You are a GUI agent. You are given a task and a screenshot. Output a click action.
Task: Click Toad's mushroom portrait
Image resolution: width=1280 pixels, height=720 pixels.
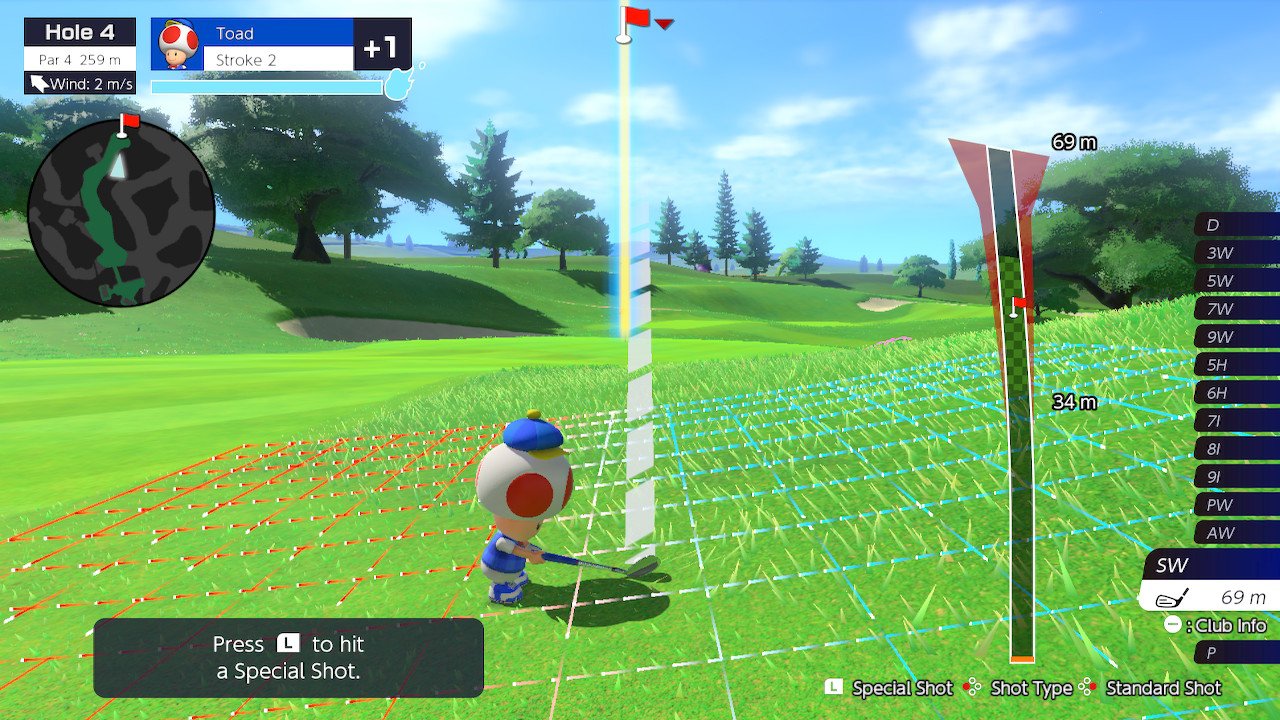(179, 45)
